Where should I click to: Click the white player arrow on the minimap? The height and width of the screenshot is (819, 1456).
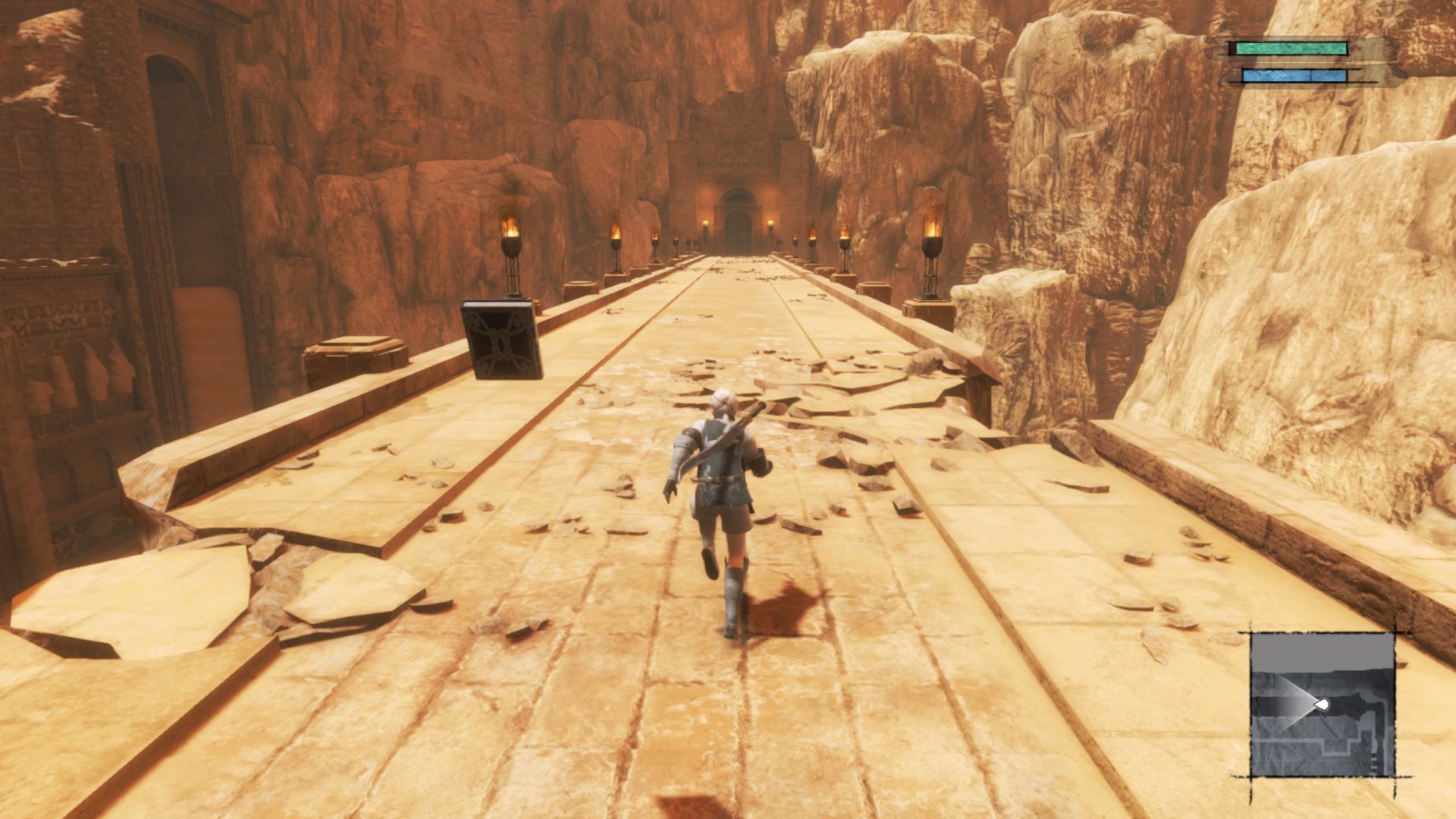[1323, 704]
